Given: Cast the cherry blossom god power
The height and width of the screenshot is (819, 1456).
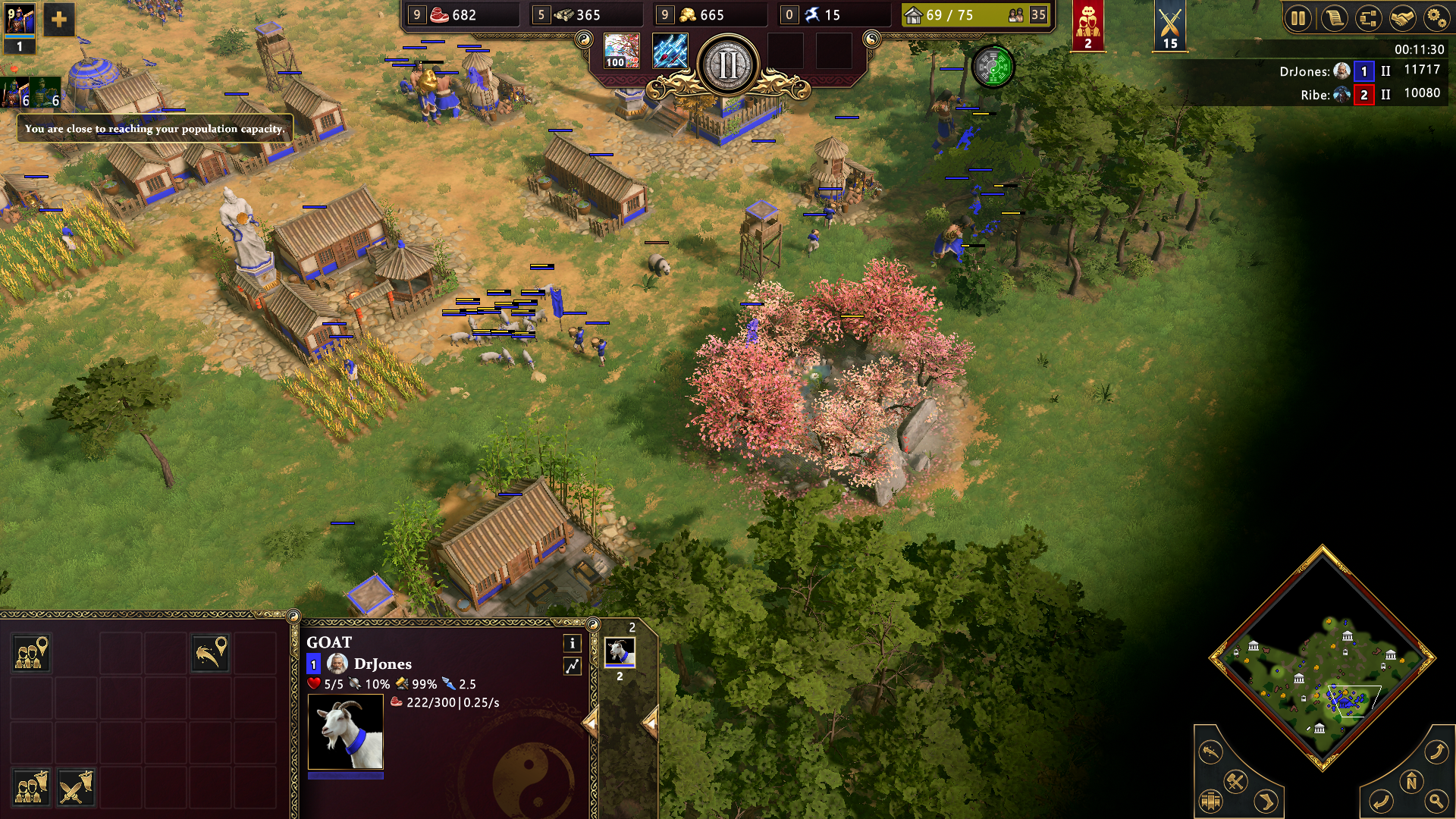Looking at the screenshot, I should click(621, 51).
